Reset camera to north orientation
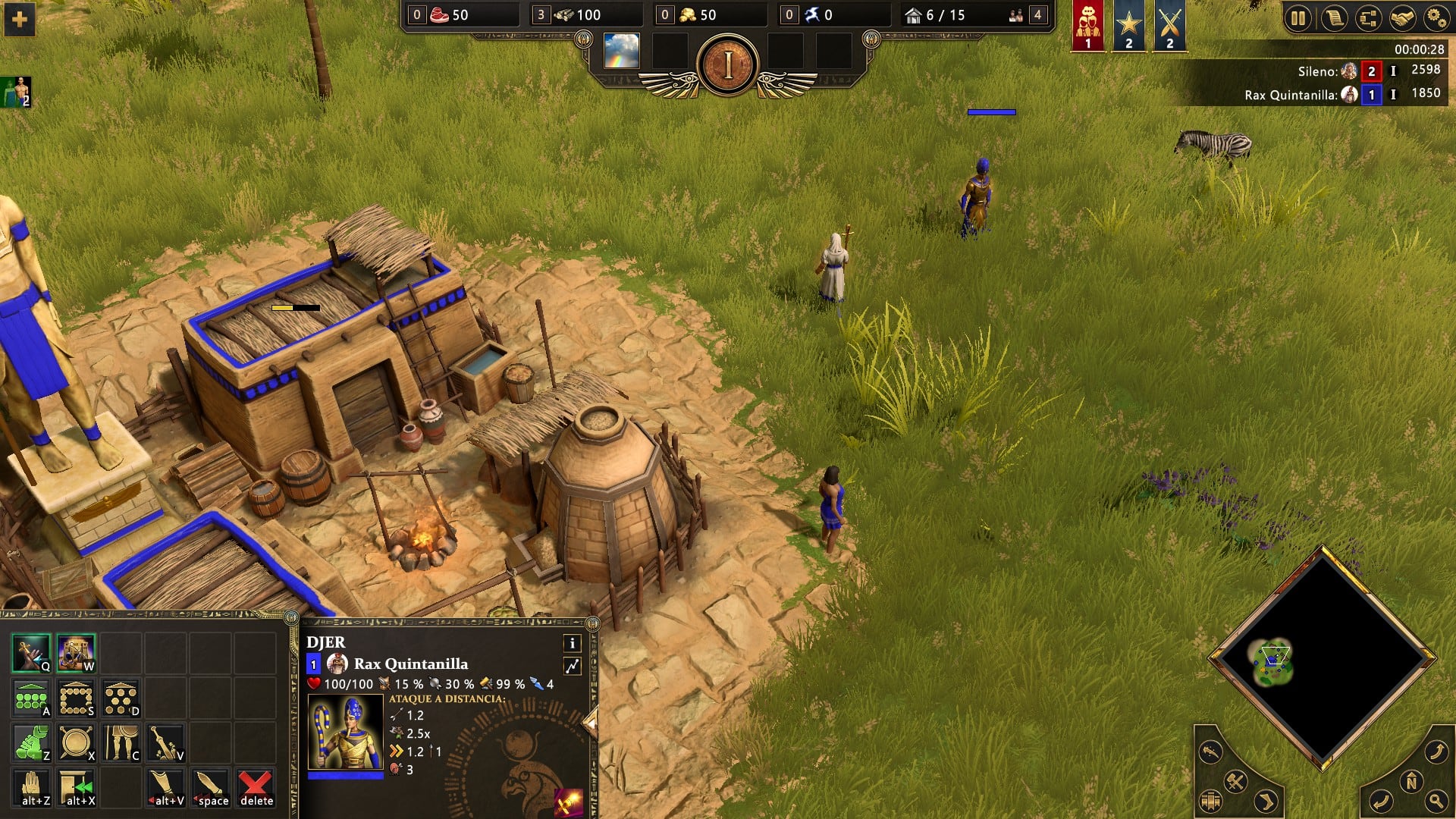1456x819 pixels. click(1411, 782)
